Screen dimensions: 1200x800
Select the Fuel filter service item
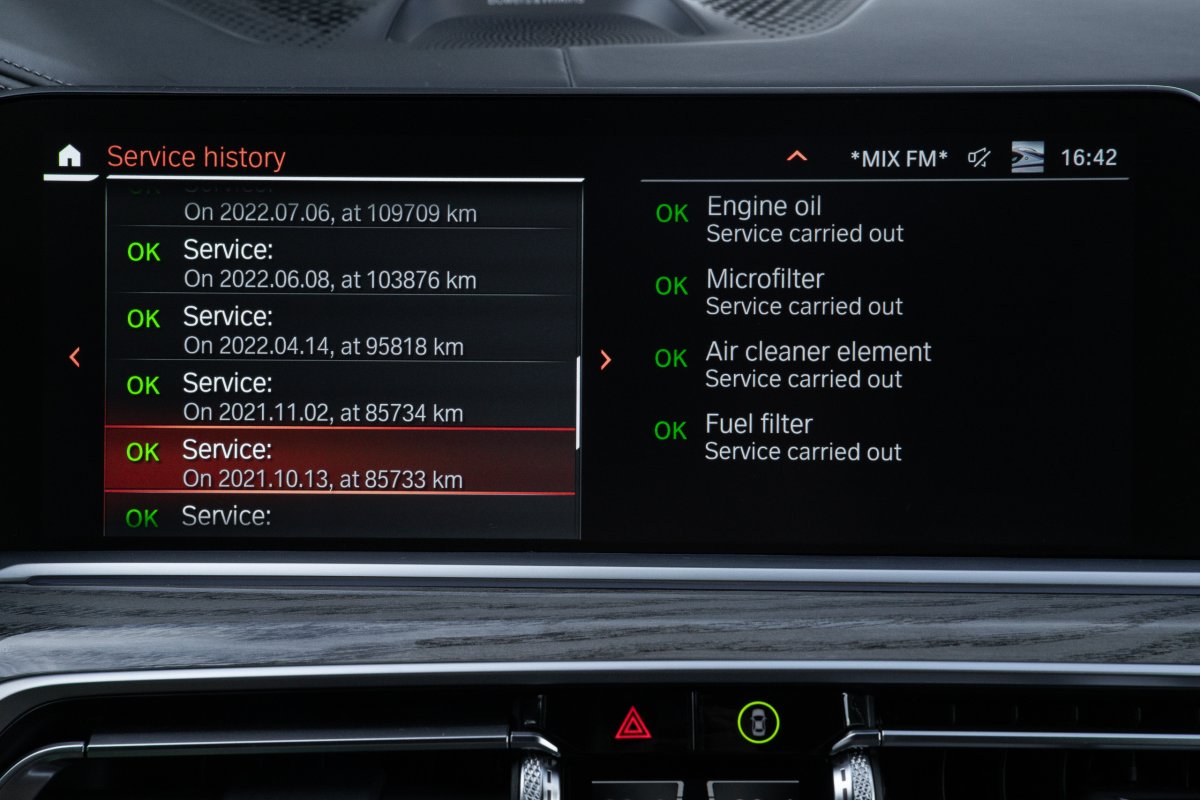[x=780, y=437]
